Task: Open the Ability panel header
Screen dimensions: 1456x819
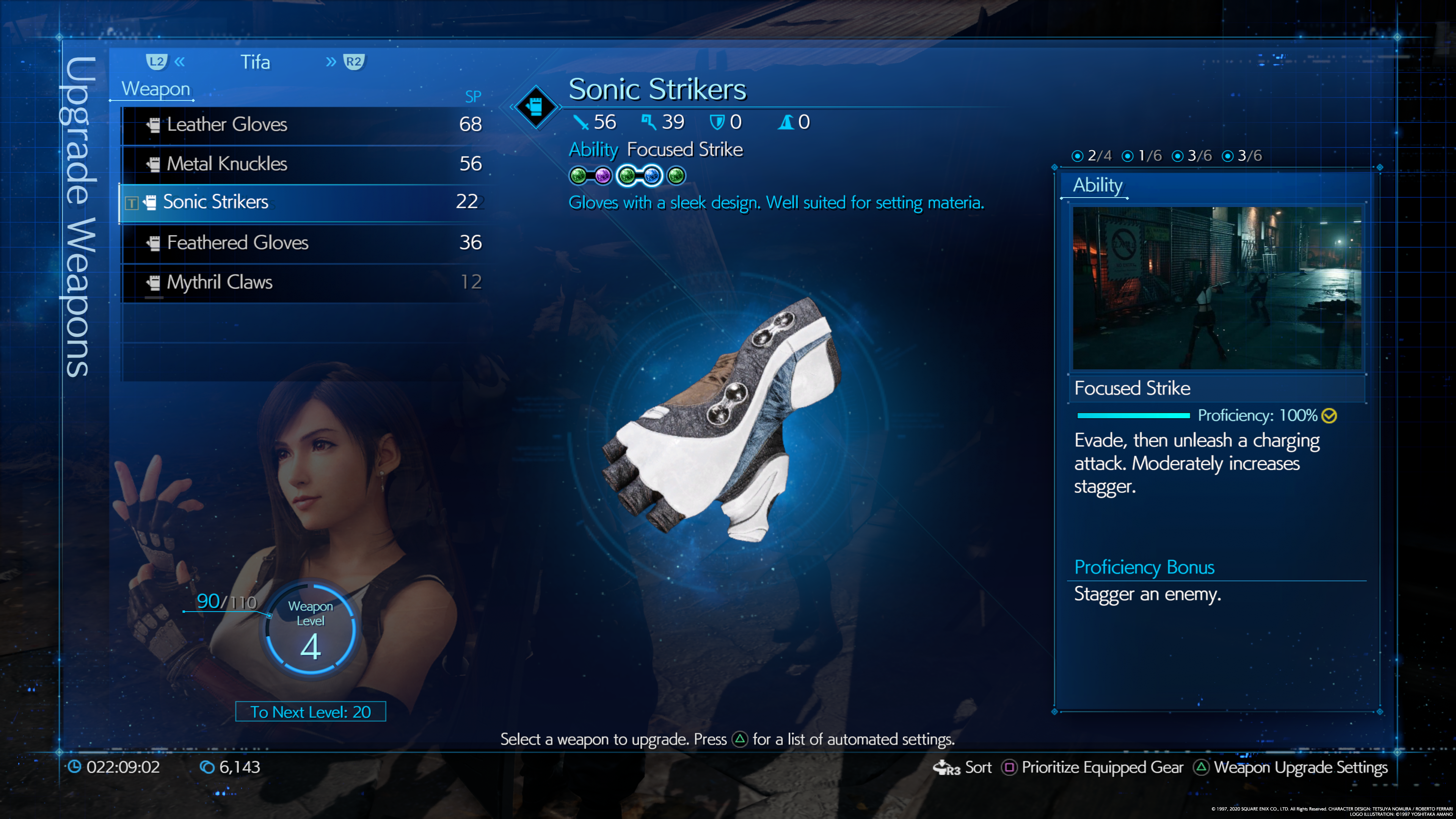Action: pyautogui.click(x=1097, y=185)
